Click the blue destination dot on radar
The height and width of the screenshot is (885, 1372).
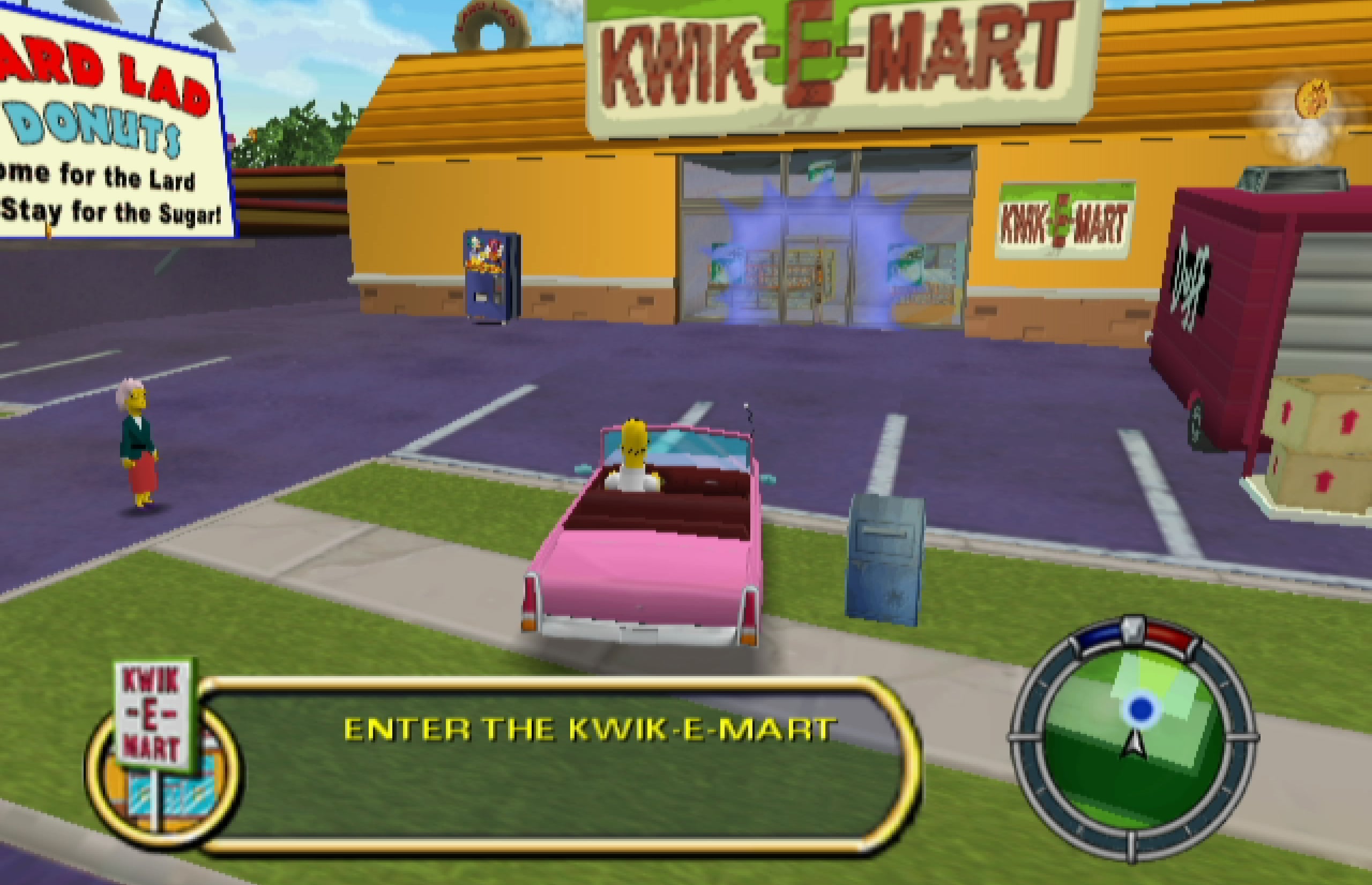1140,709
